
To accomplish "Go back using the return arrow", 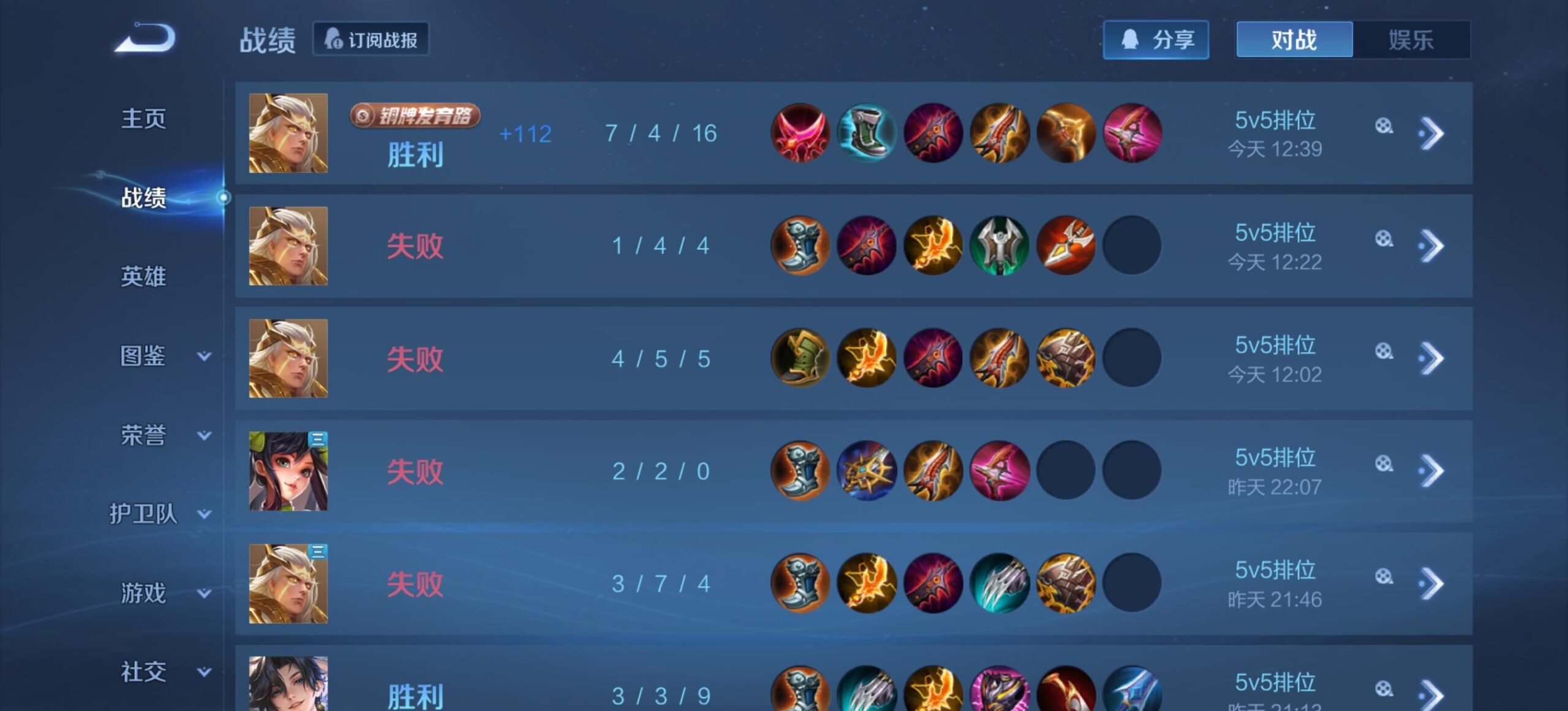I will coord(146,38).
